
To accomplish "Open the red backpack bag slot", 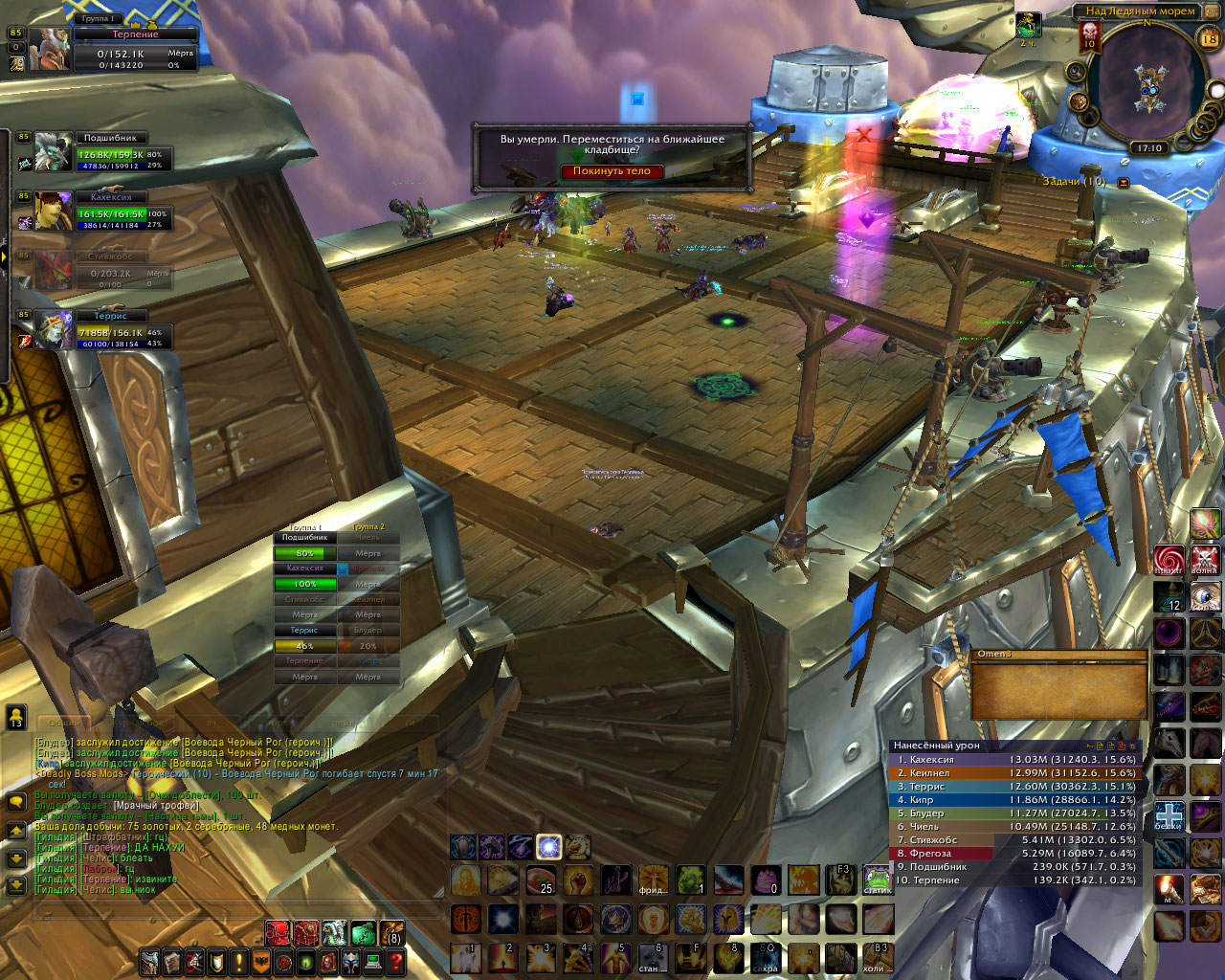I will point(278,932).
